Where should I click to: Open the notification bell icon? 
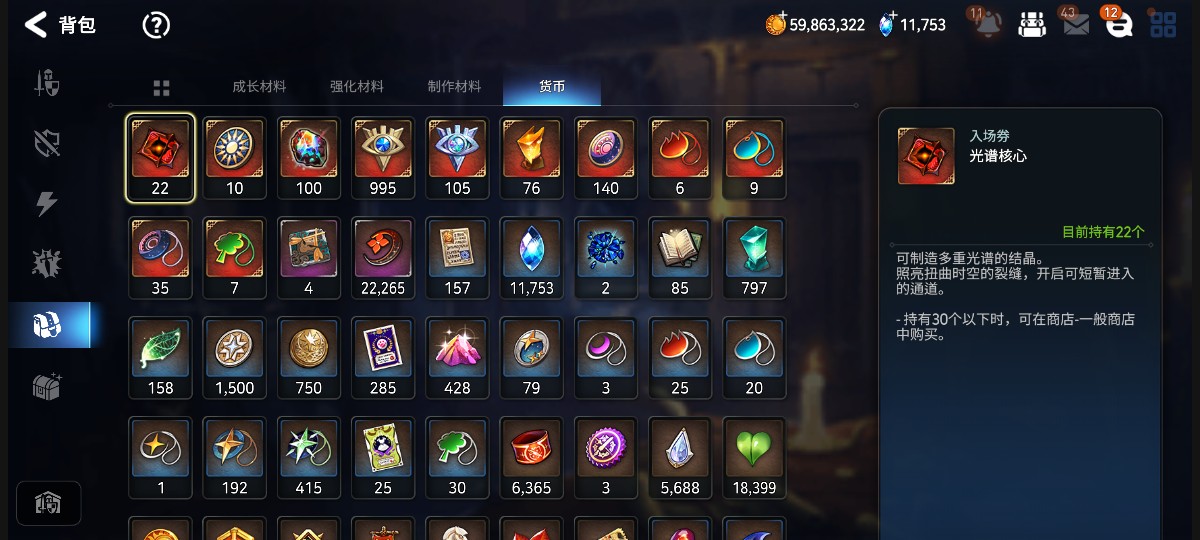click(x=988, y=25)
